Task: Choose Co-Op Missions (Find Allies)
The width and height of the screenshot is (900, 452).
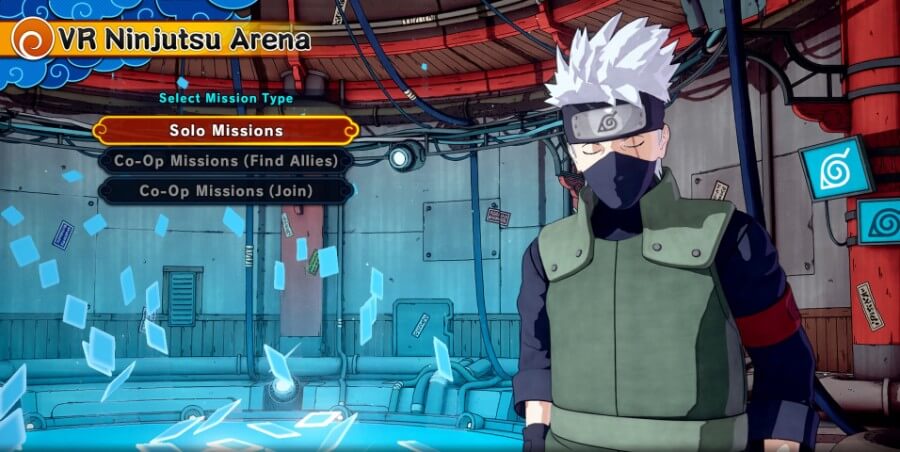Action: click(x=225, y=161)
